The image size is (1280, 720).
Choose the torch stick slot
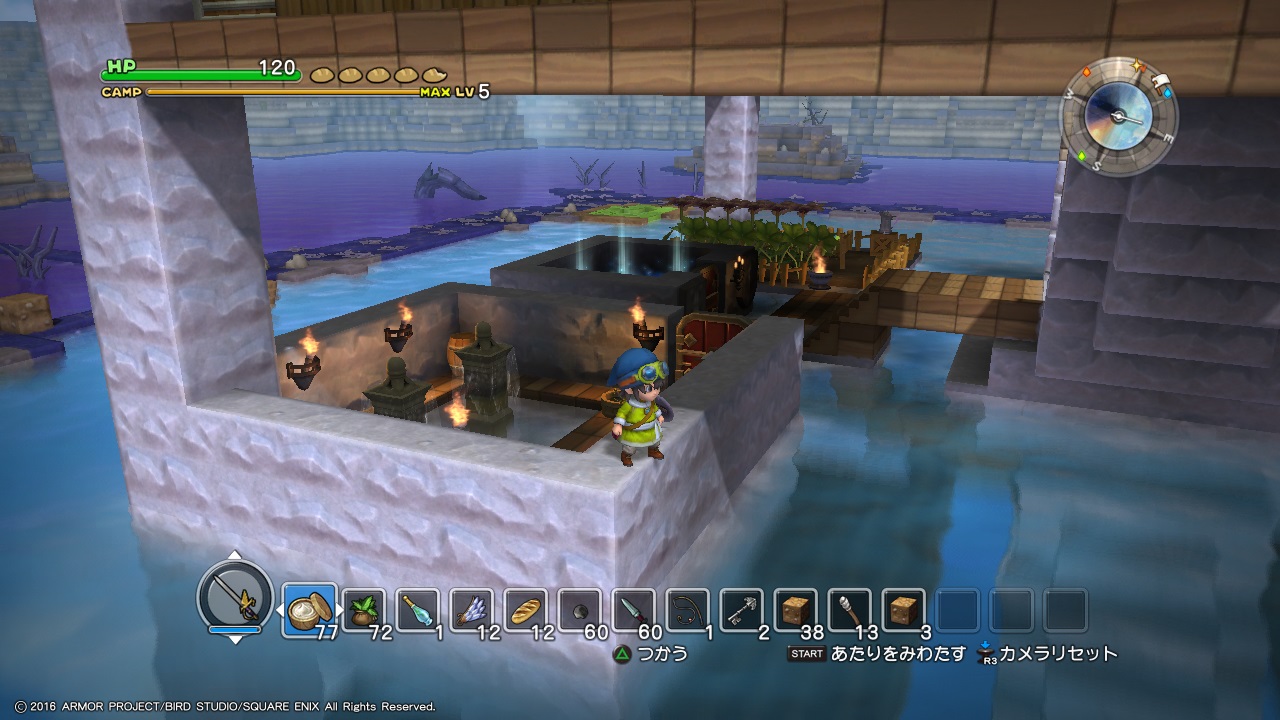tap(849, 609)
